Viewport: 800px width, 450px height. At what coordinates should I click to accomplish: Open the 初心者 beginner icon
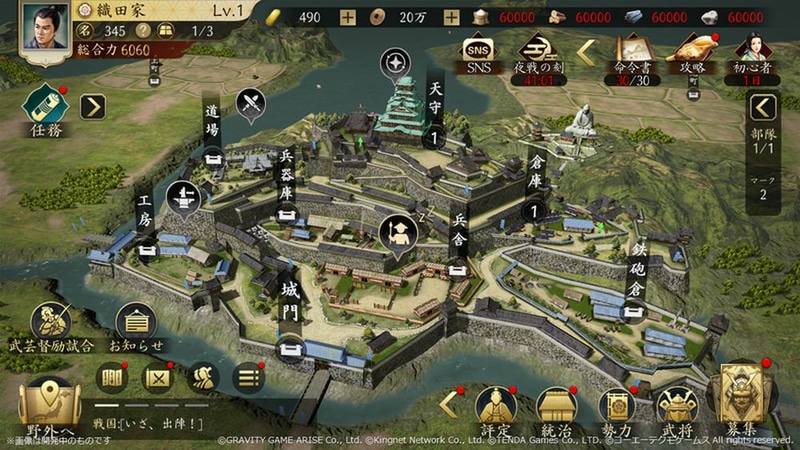[x=751, y=54]
